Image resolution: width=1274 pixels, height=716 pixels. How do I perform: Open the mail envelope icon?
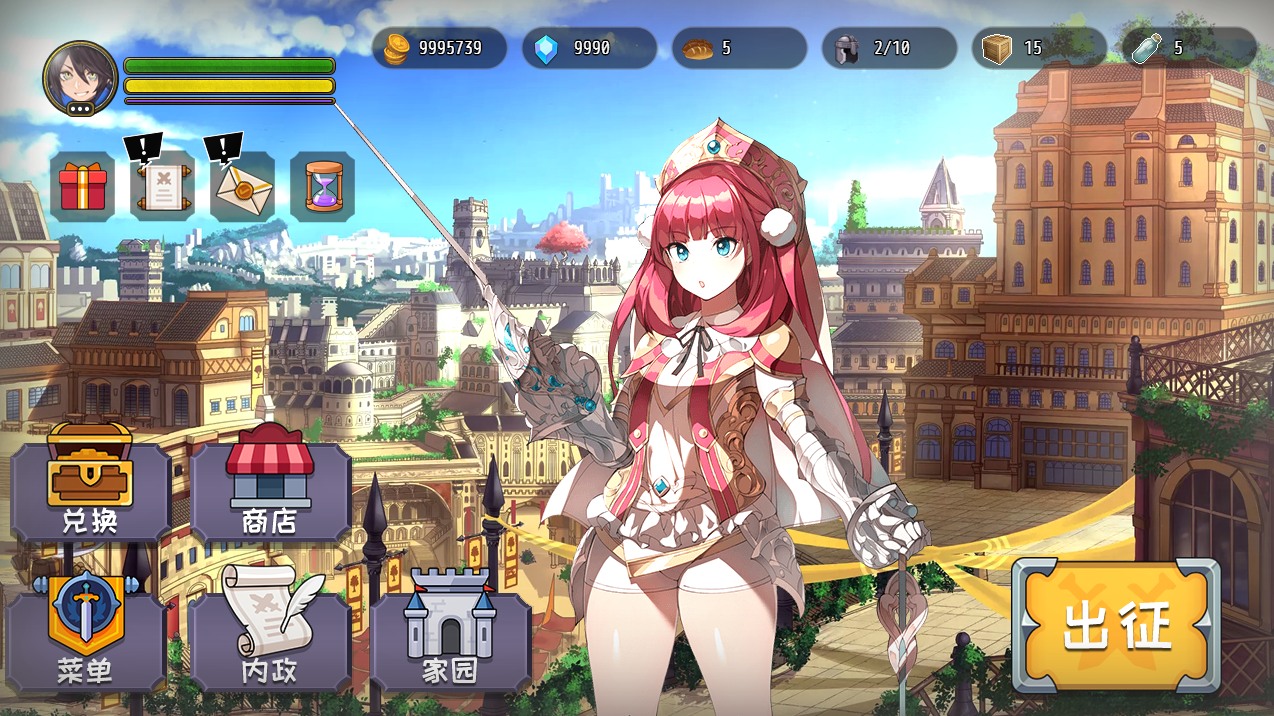click(x=243, y=187)
